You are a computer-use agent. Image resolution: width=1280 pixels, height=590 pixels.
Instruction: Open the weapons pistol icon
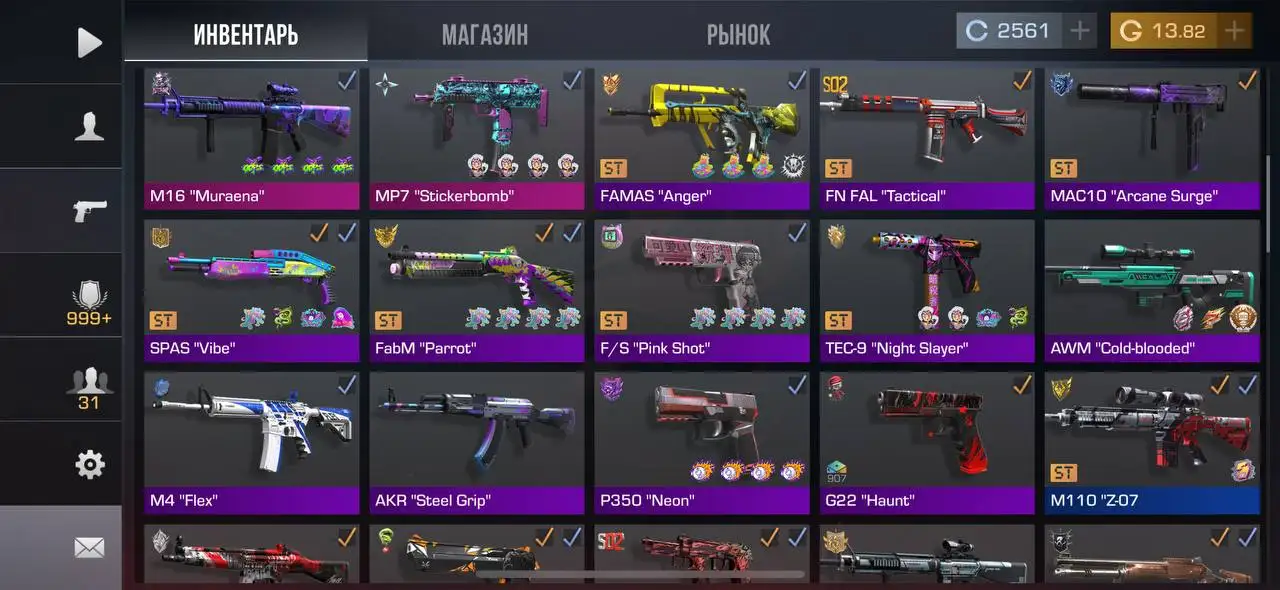(89, 210)
